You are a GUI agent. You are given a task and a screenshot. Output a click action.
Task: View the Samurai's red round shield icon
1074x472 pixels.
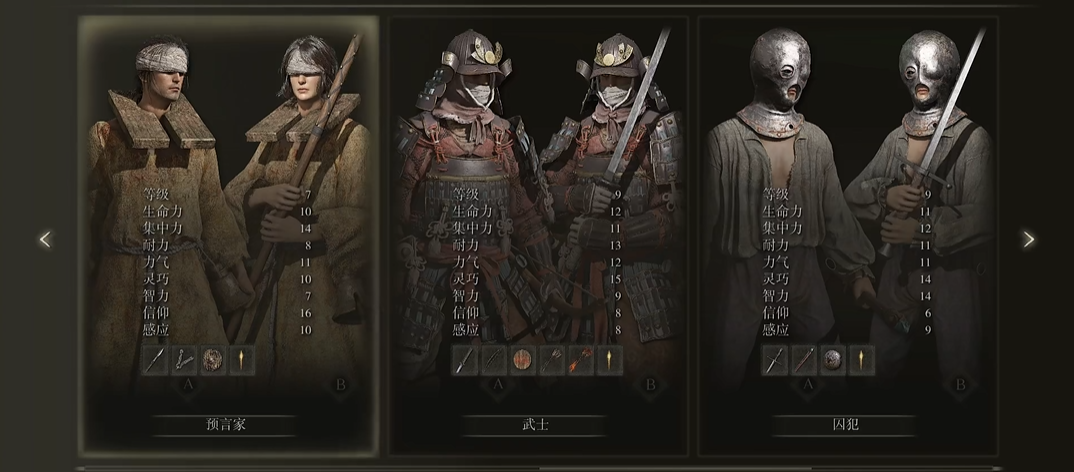[x=522, y=360]
